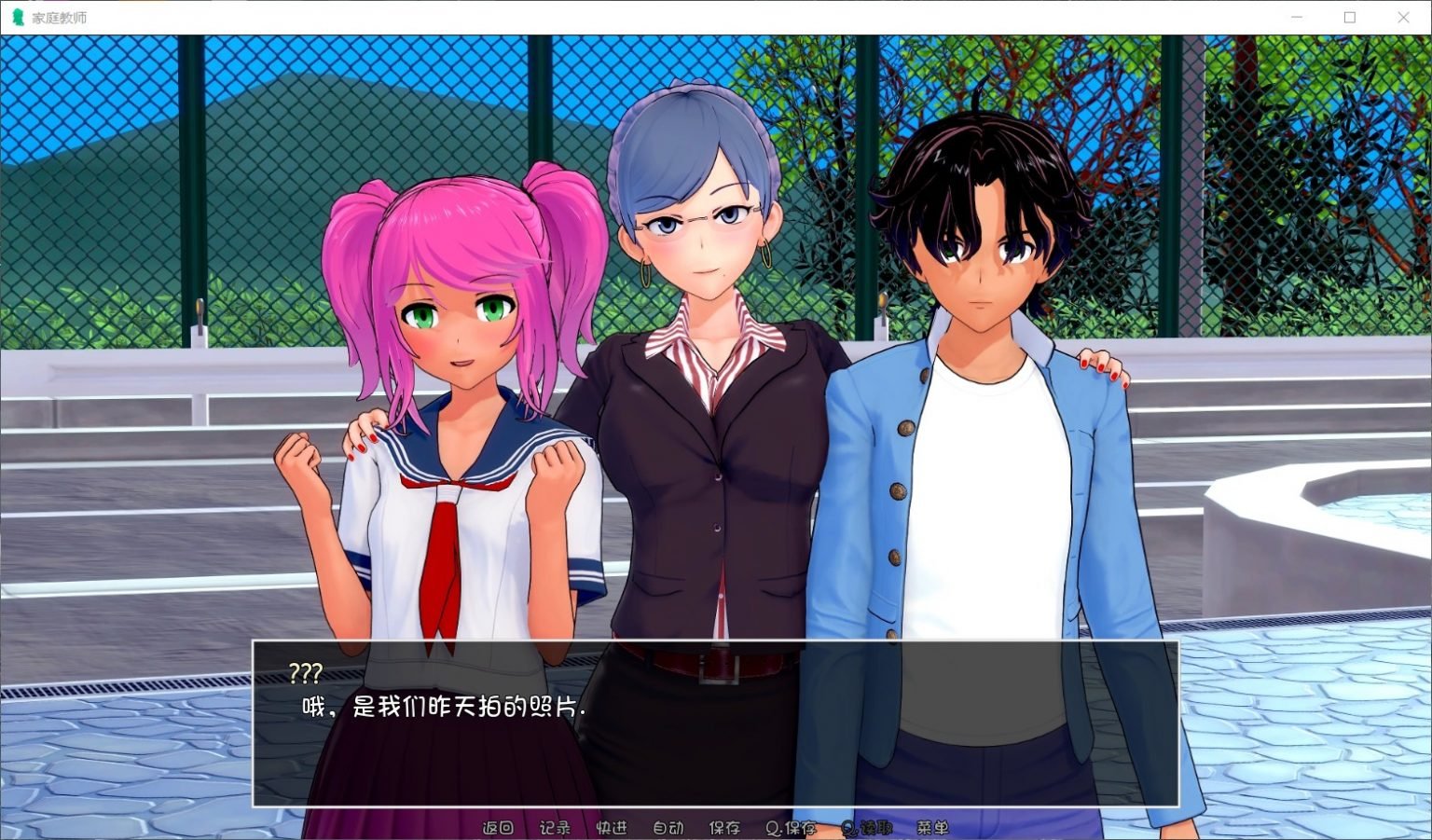Screen dimensions: 1432x840
Task: Open the dialogue history with 记录
Action: pos(553,826)
